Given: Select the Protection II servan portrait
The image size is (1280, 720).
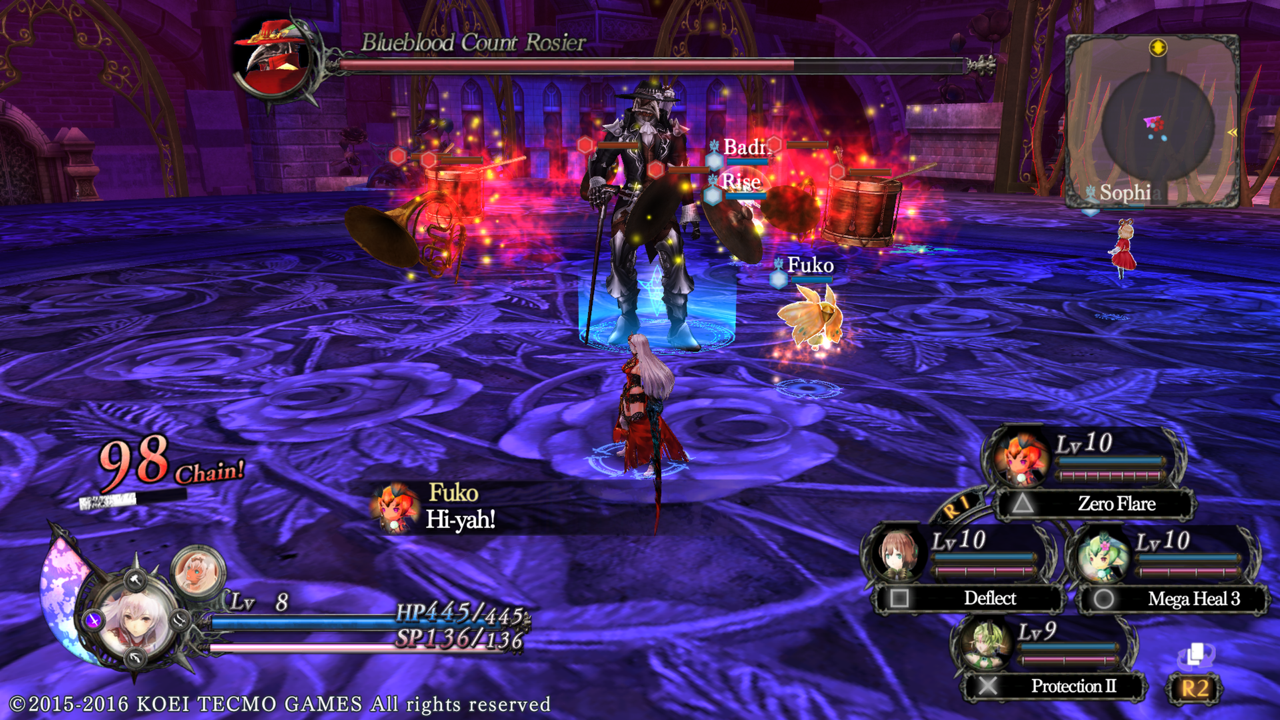Looking at the screenshot, I should tap(981, 645).
